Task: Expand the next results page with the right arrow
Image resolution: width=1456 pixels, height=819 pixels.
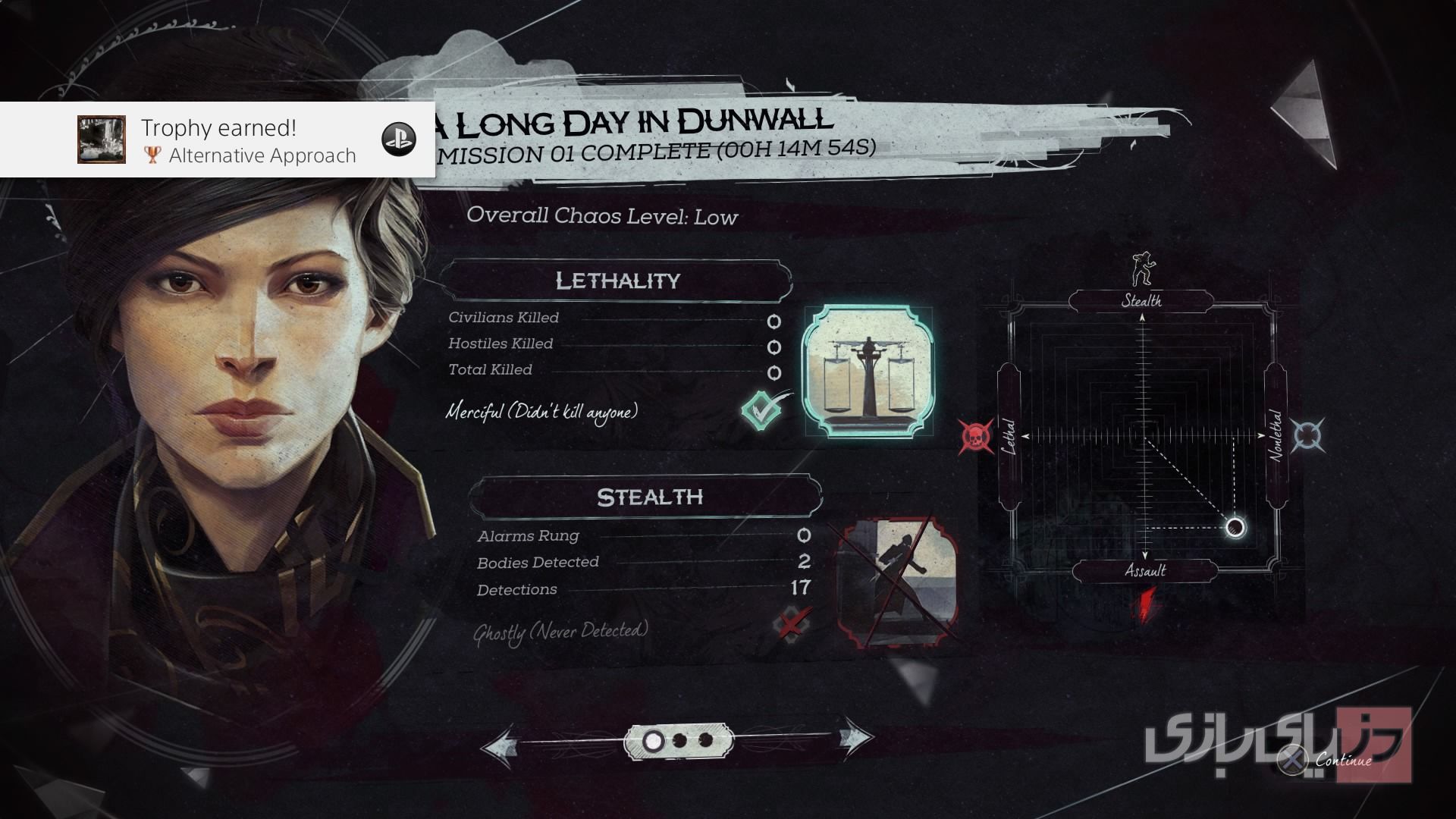Action: point(851,739)
